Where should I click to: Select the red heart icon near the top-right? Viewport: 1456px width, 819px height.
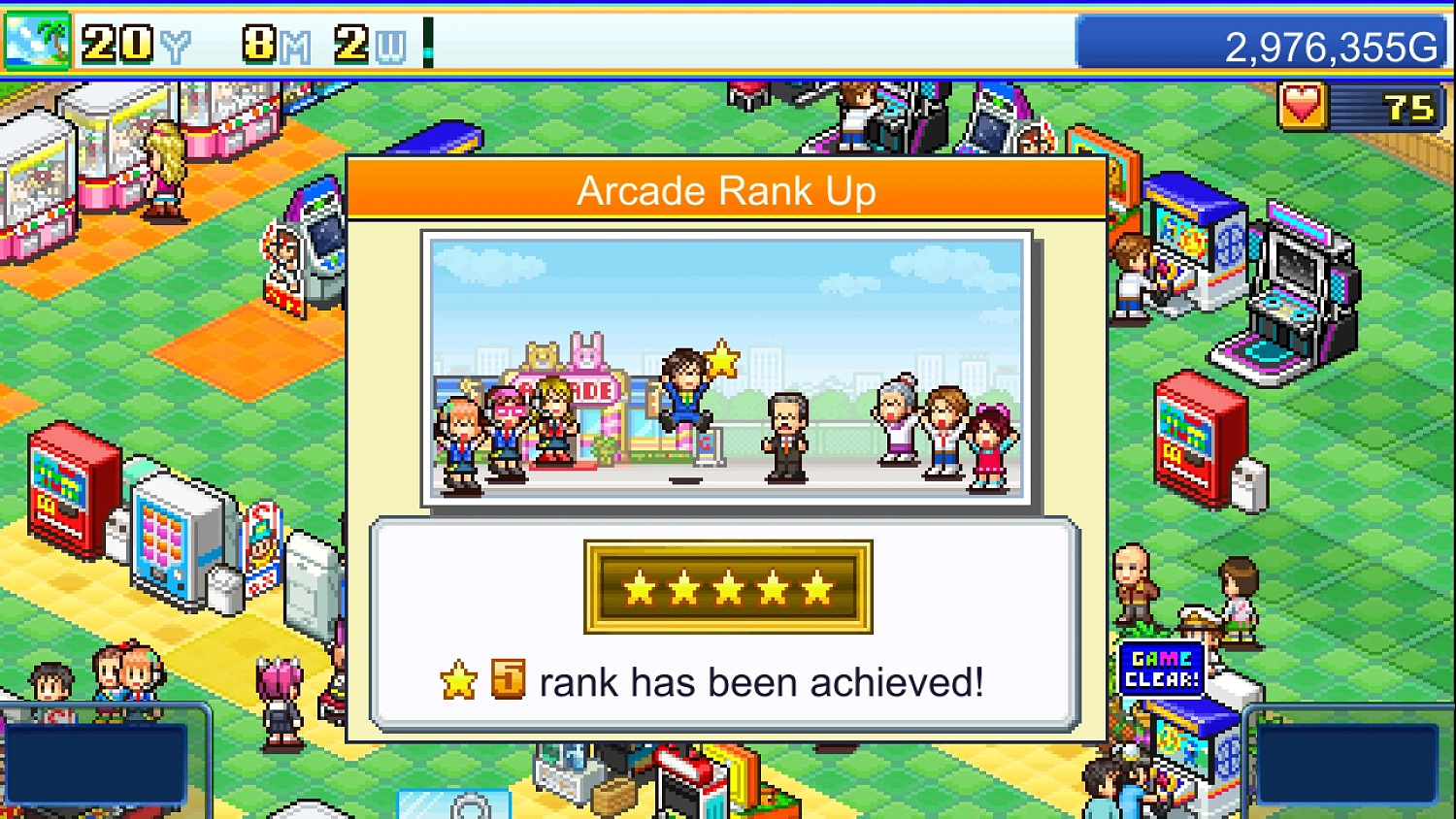[1305, 107]
